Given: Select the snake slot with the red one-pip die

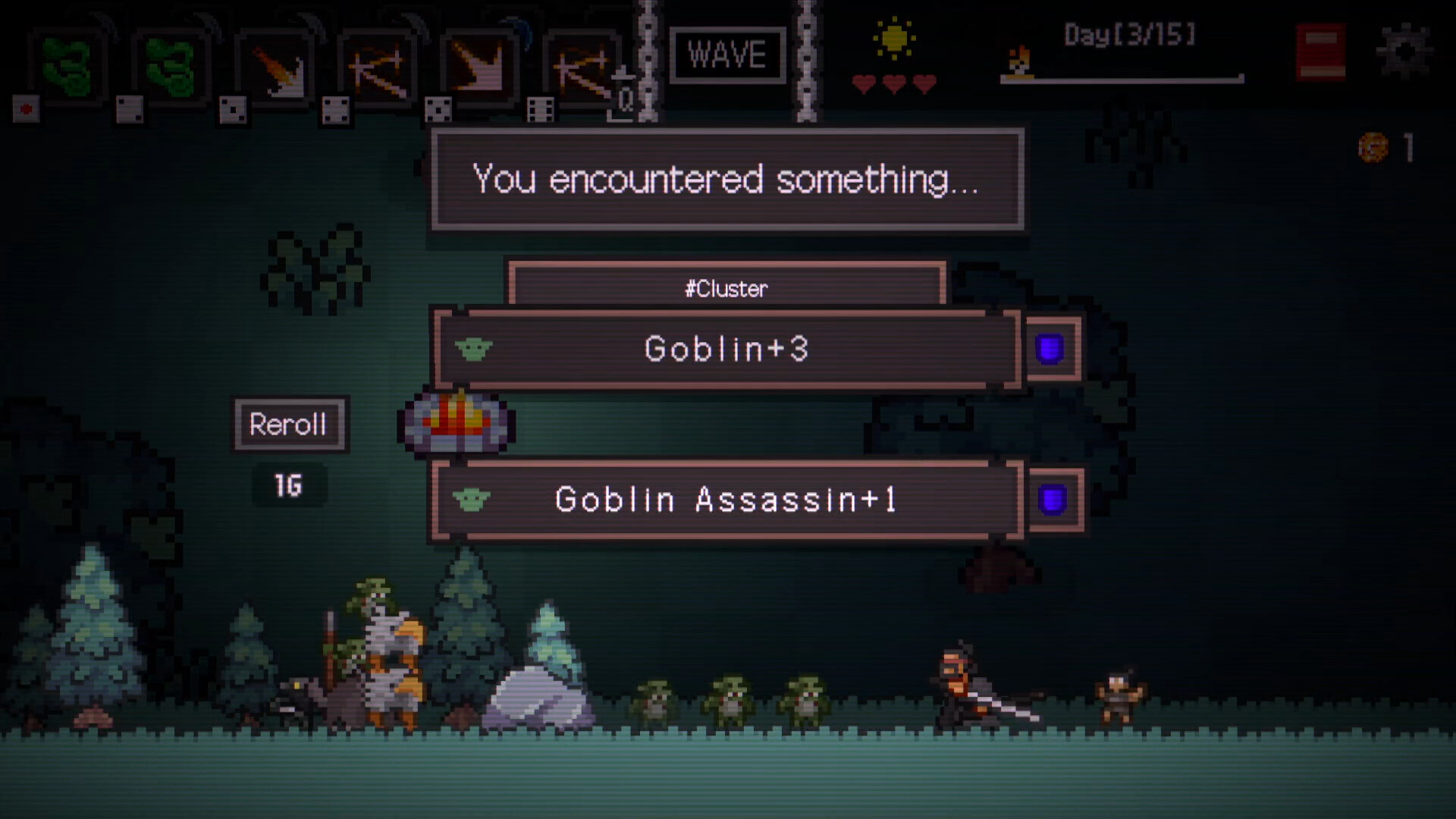Looking at the screenshot, I should coord(67,68).
